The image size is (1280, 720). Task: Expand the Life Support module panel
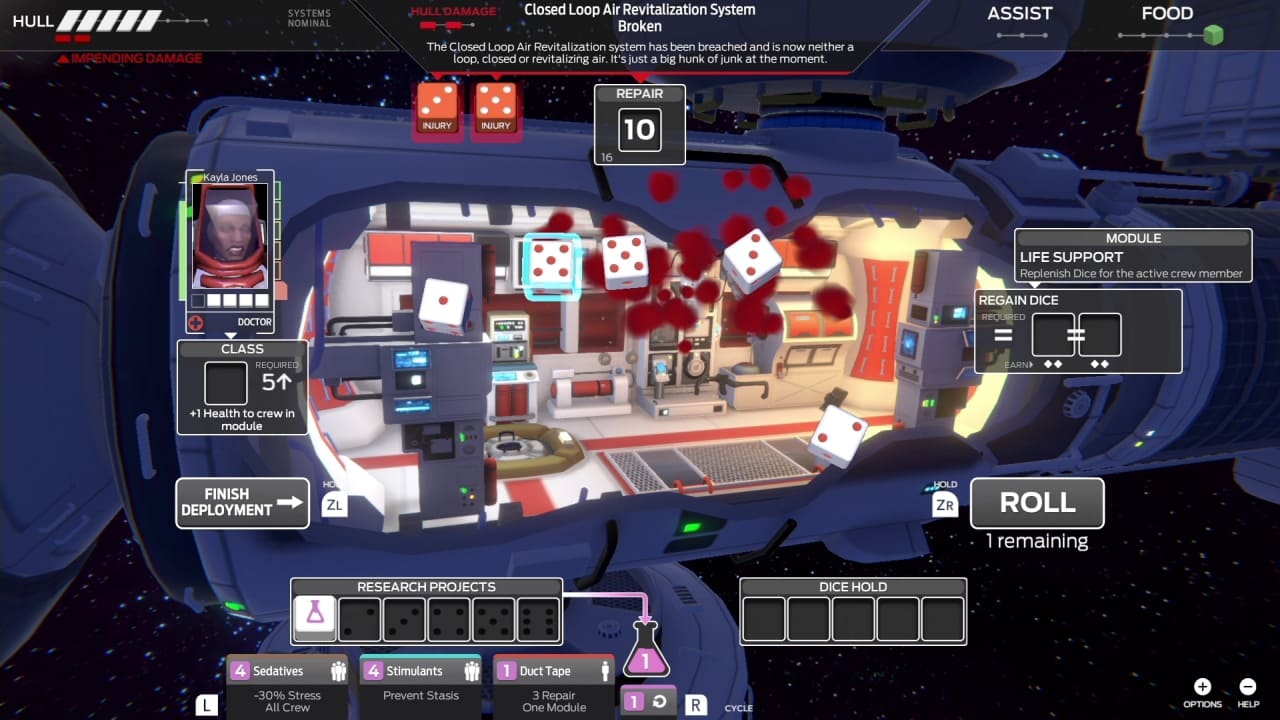1131,255
